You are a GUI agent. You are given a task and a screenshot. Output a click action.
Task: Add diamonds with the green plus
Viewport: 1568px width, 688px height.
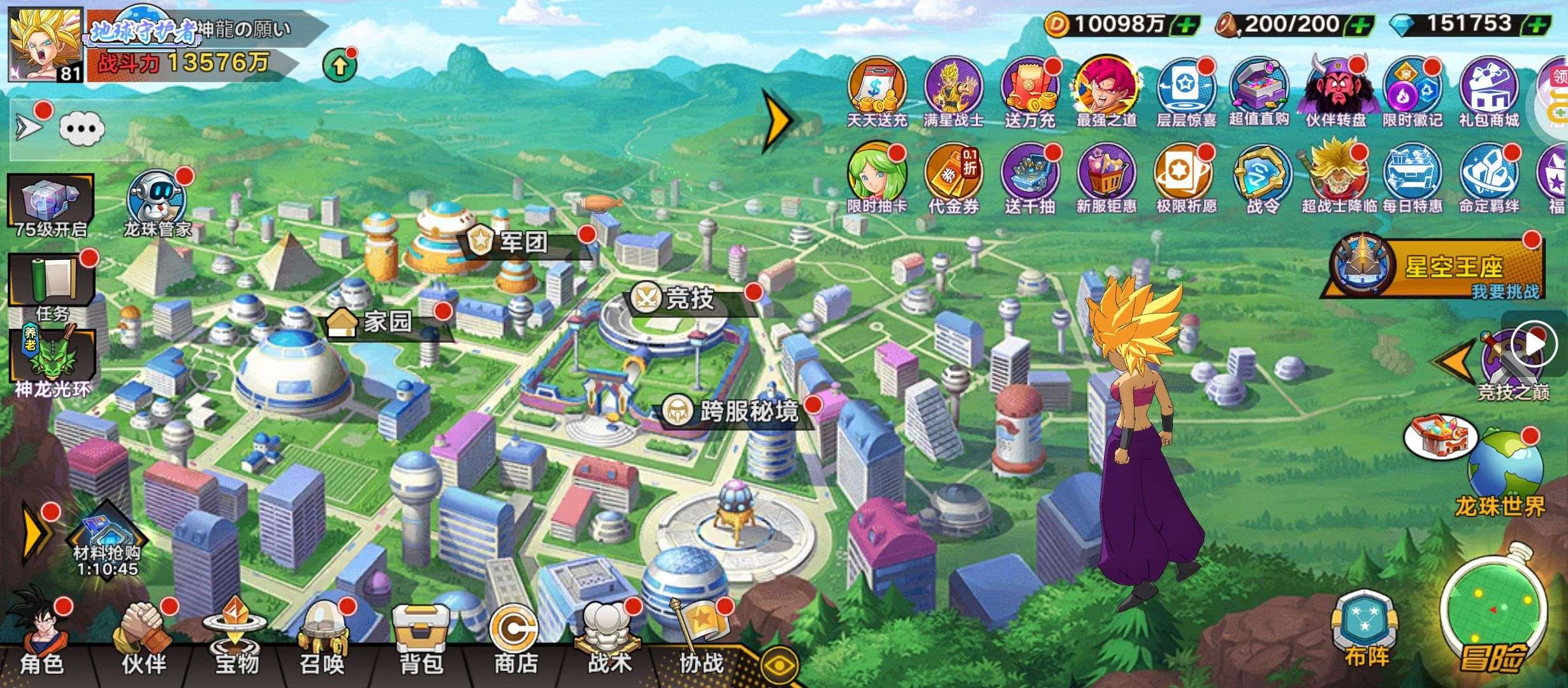1537,25
